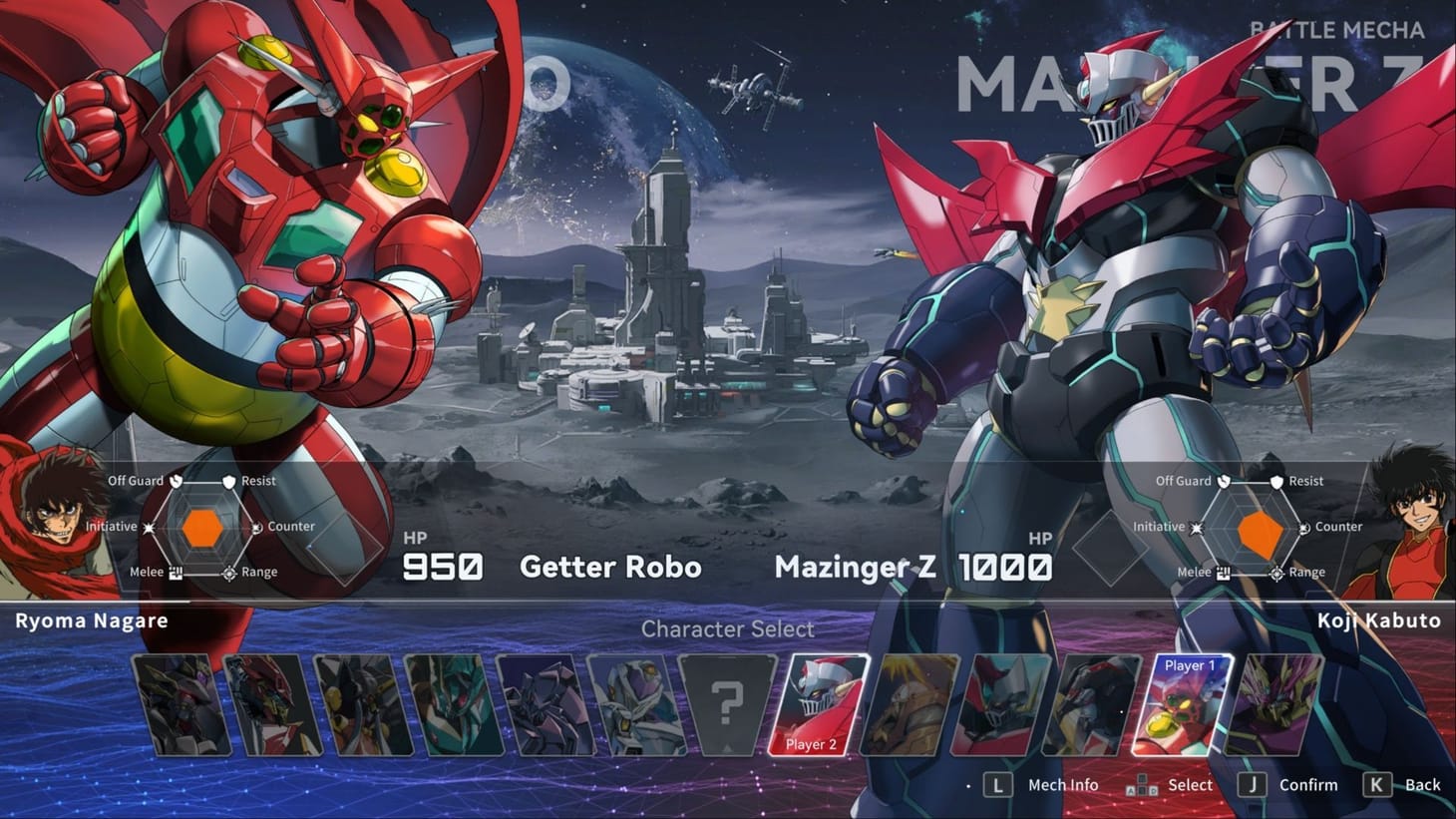Click the Character Select title text
Screen dimensions: 1456x819
pos(727,629)
